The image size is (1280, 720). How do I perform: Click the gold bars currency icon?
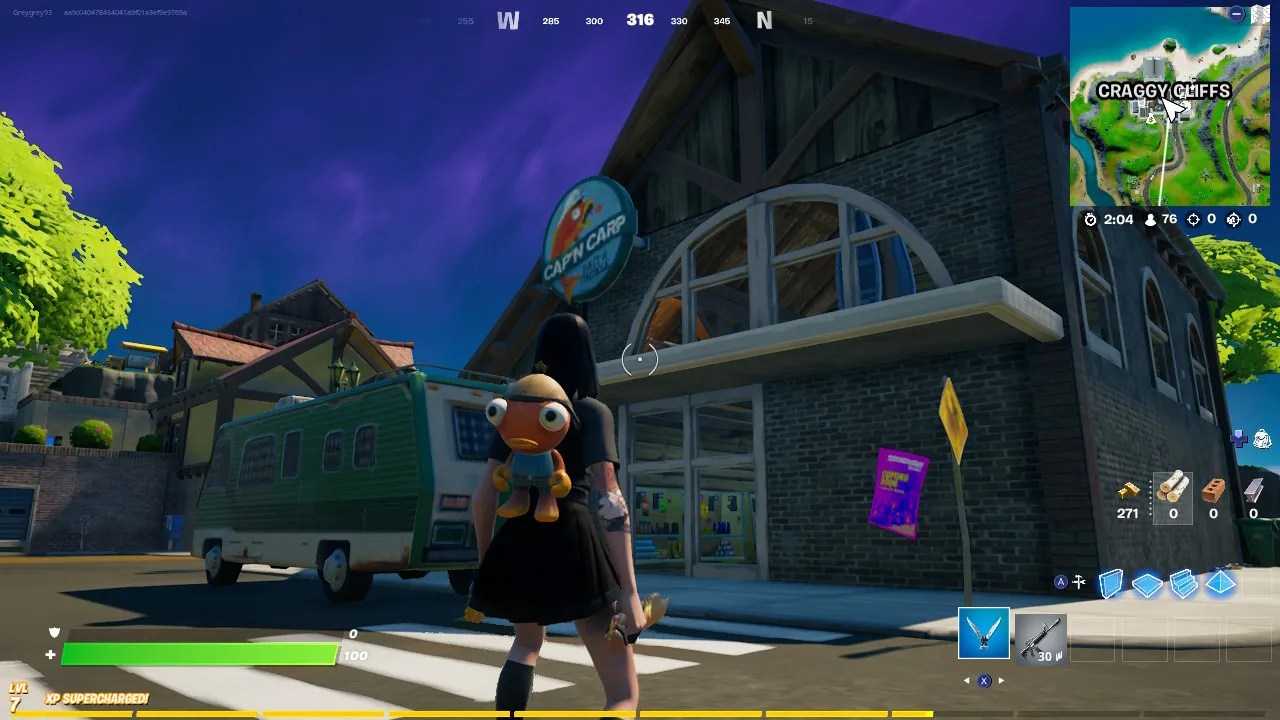click(x=1128, y=492)
